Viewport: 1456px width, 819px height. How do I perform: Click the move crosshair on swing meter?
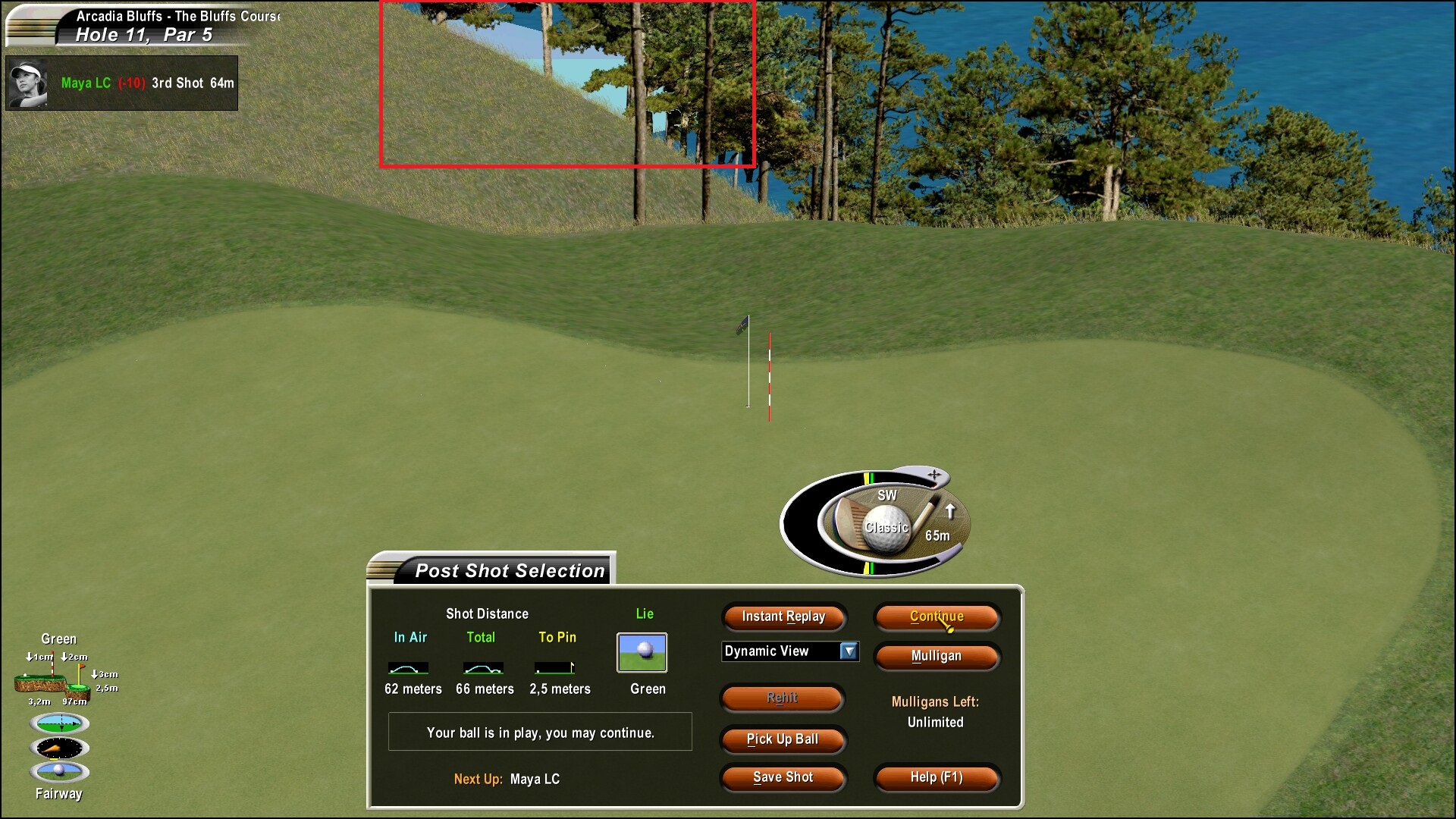click(x=934, y=475)
